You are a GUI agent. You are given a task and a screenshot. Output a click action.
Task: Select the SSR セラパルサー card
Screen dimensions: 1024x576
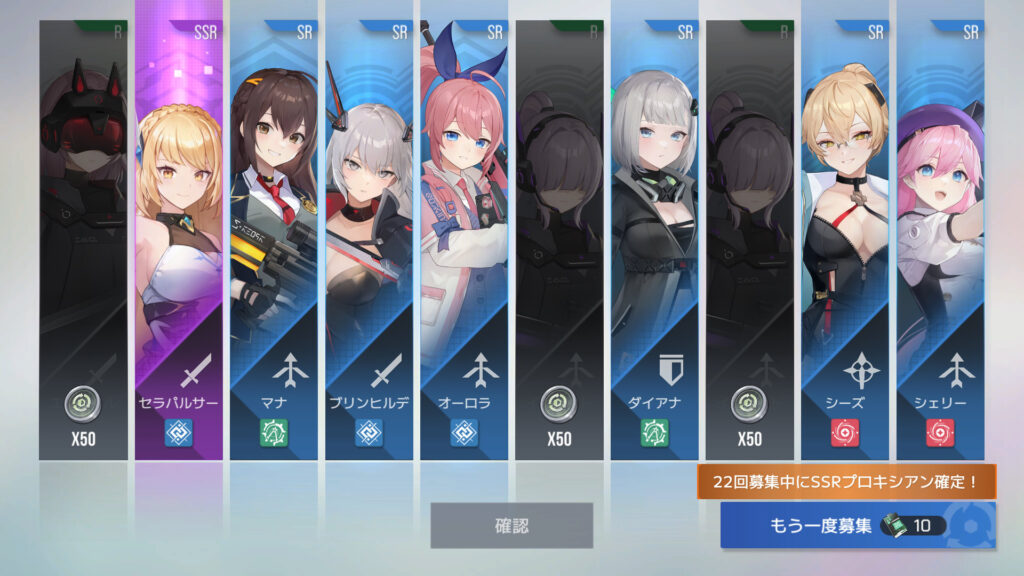click(x=179, y=240)
